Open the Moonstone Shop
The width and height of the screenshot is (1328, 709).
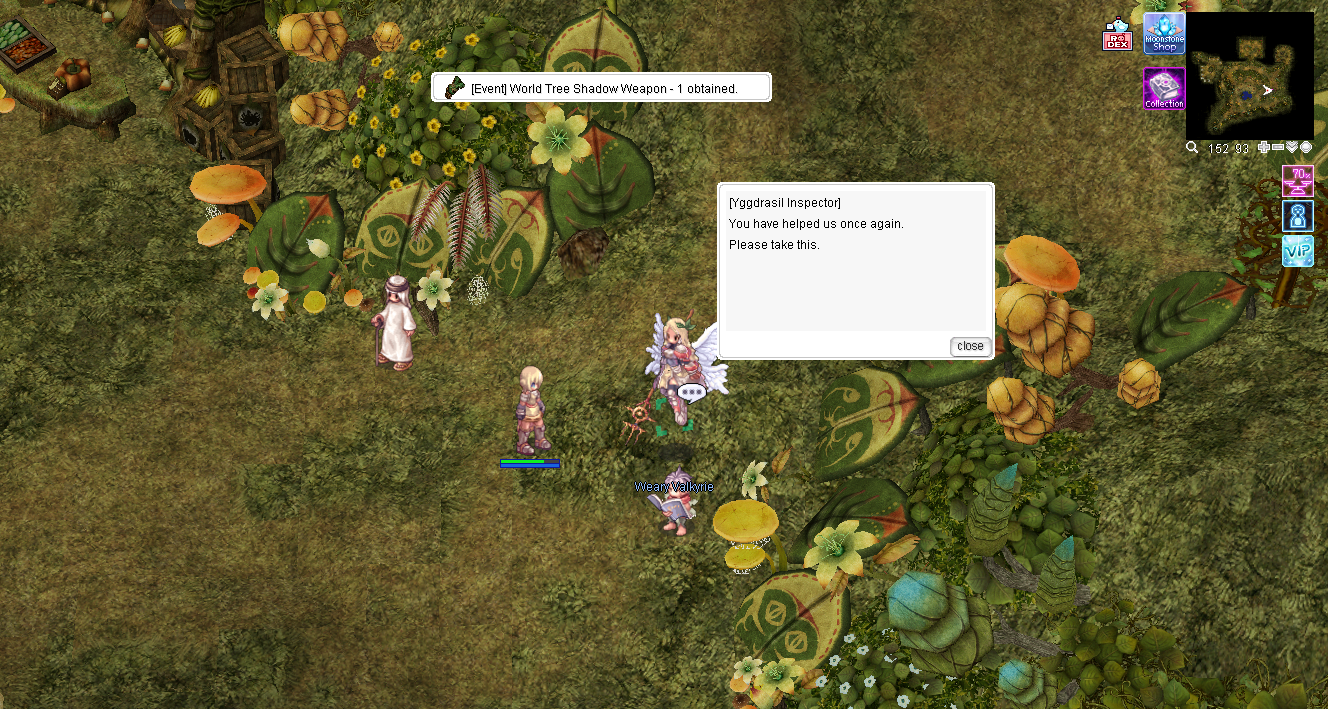click(x=1164, y=34)
